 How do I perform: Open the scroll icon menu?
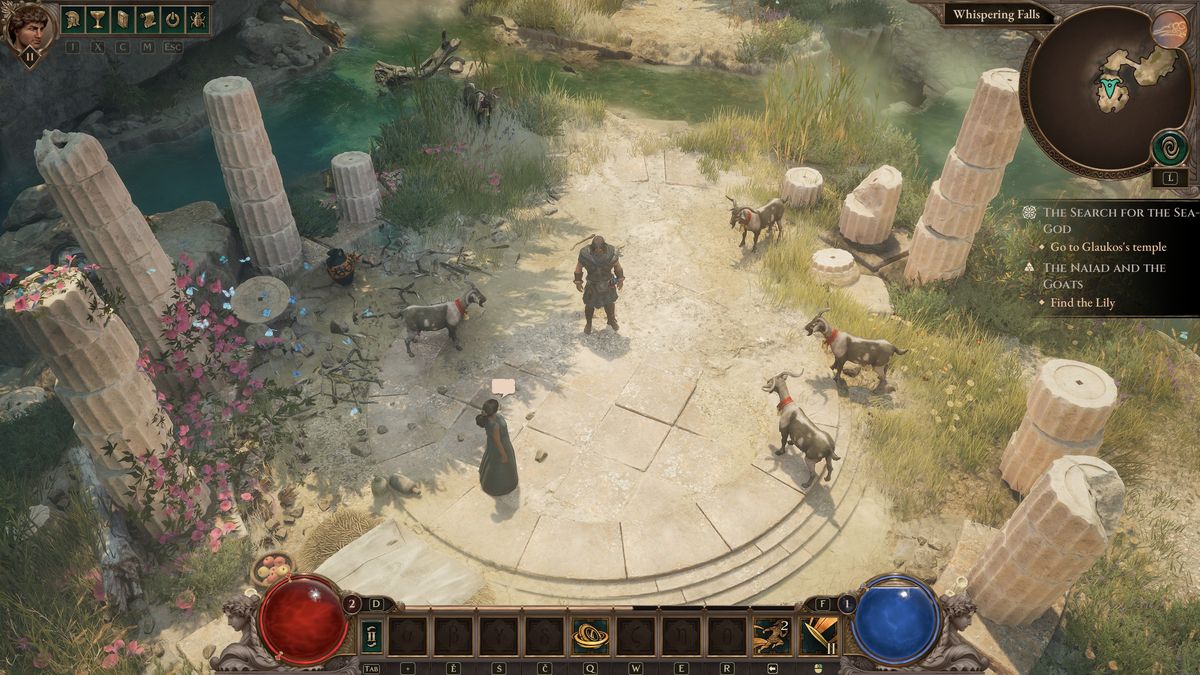tap(147, 19)
